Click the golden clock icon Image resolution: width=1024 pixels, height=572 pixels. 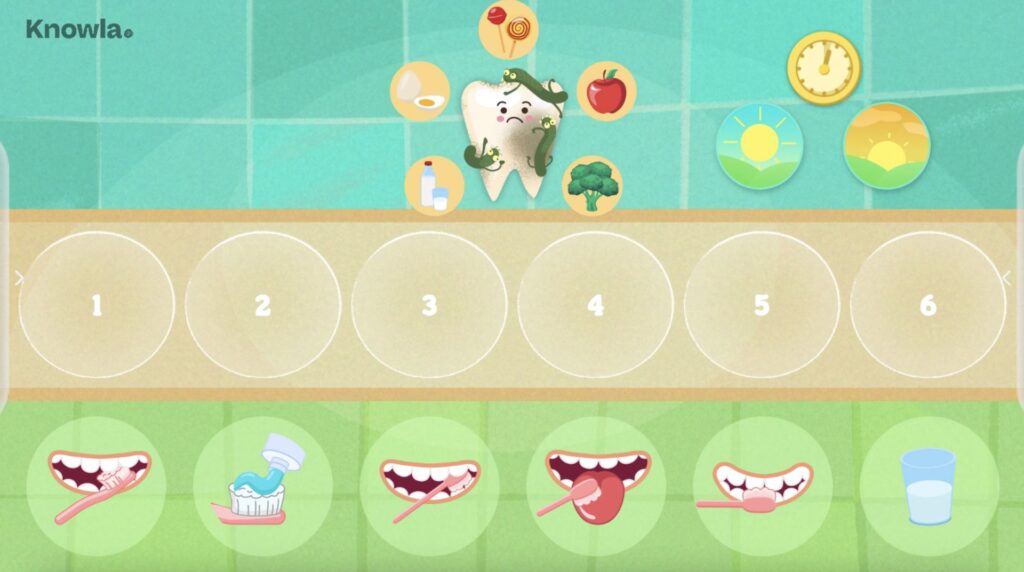(823, 67)
